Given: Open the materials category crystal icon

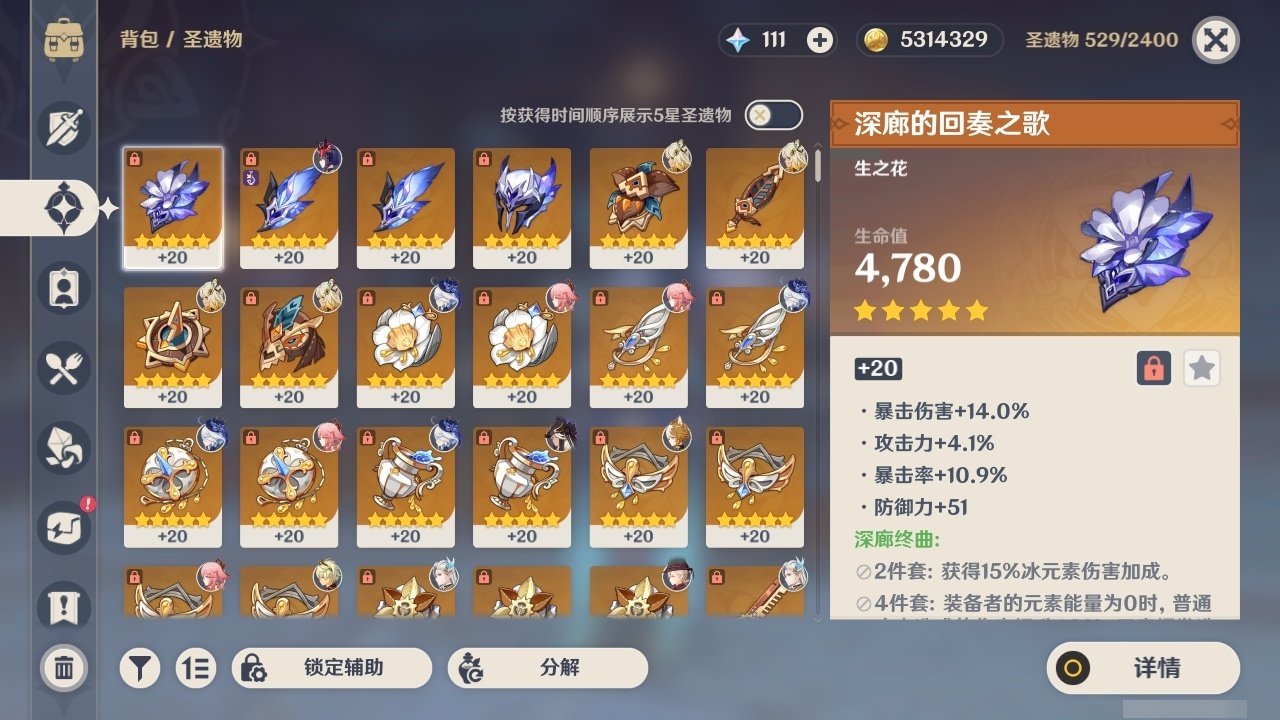Looking at the screenshot, I should pos(63,447).
